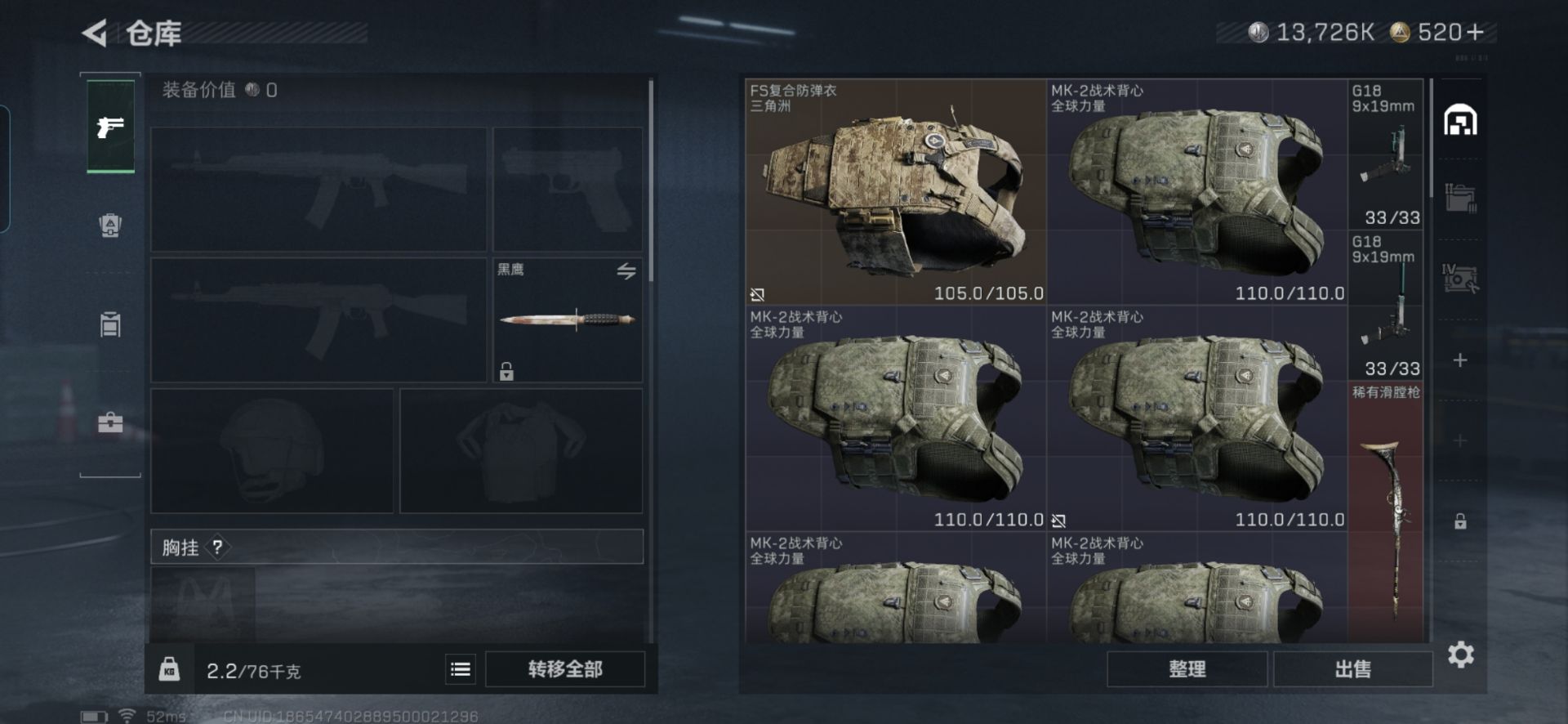Screen dimensions: 1568x724
Task: Open the briefcase tab in the sidebar
Action: click(110, 422)
